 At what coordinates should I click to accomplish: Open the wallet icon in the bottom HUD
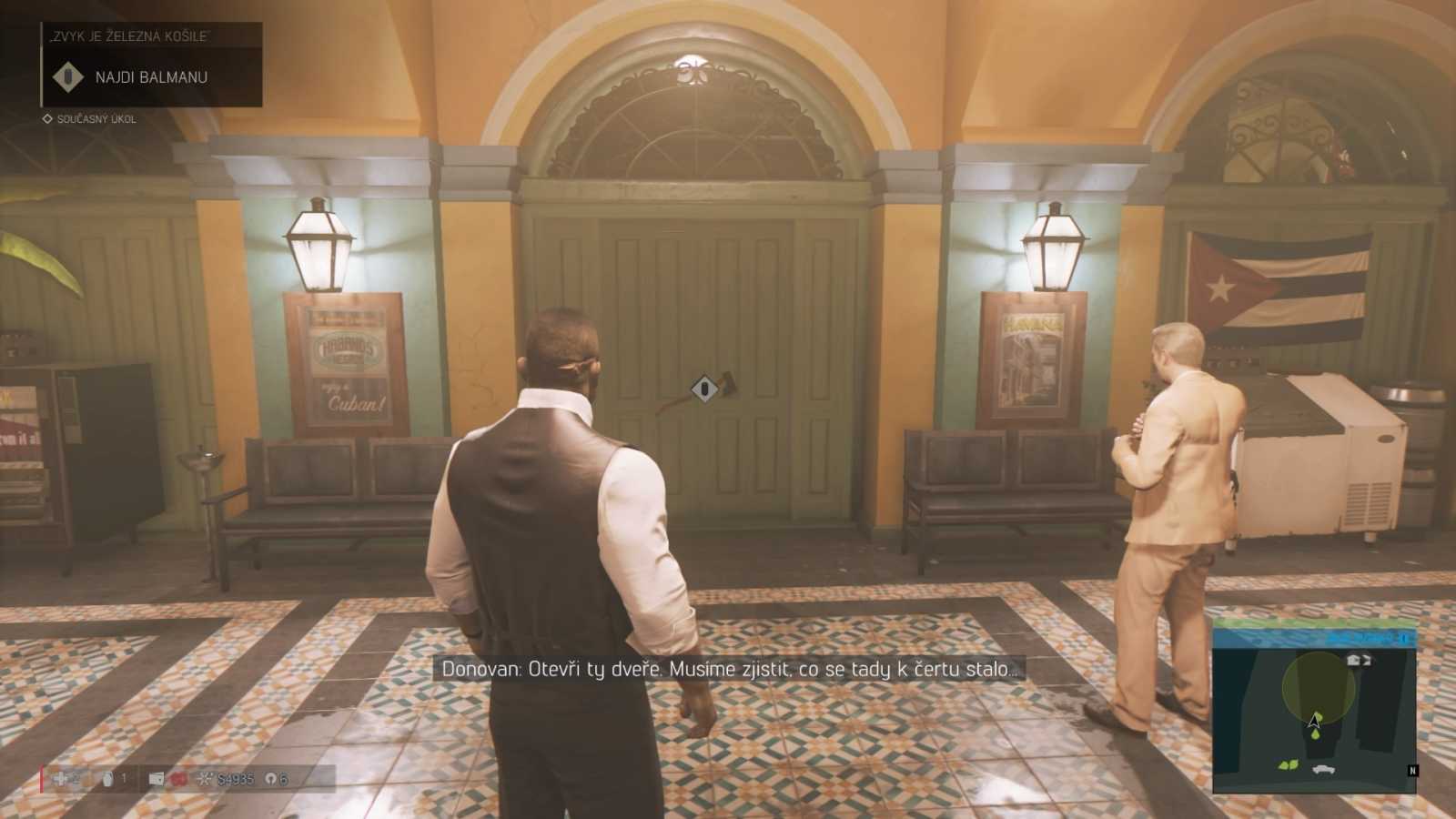(x=158, y=779)
